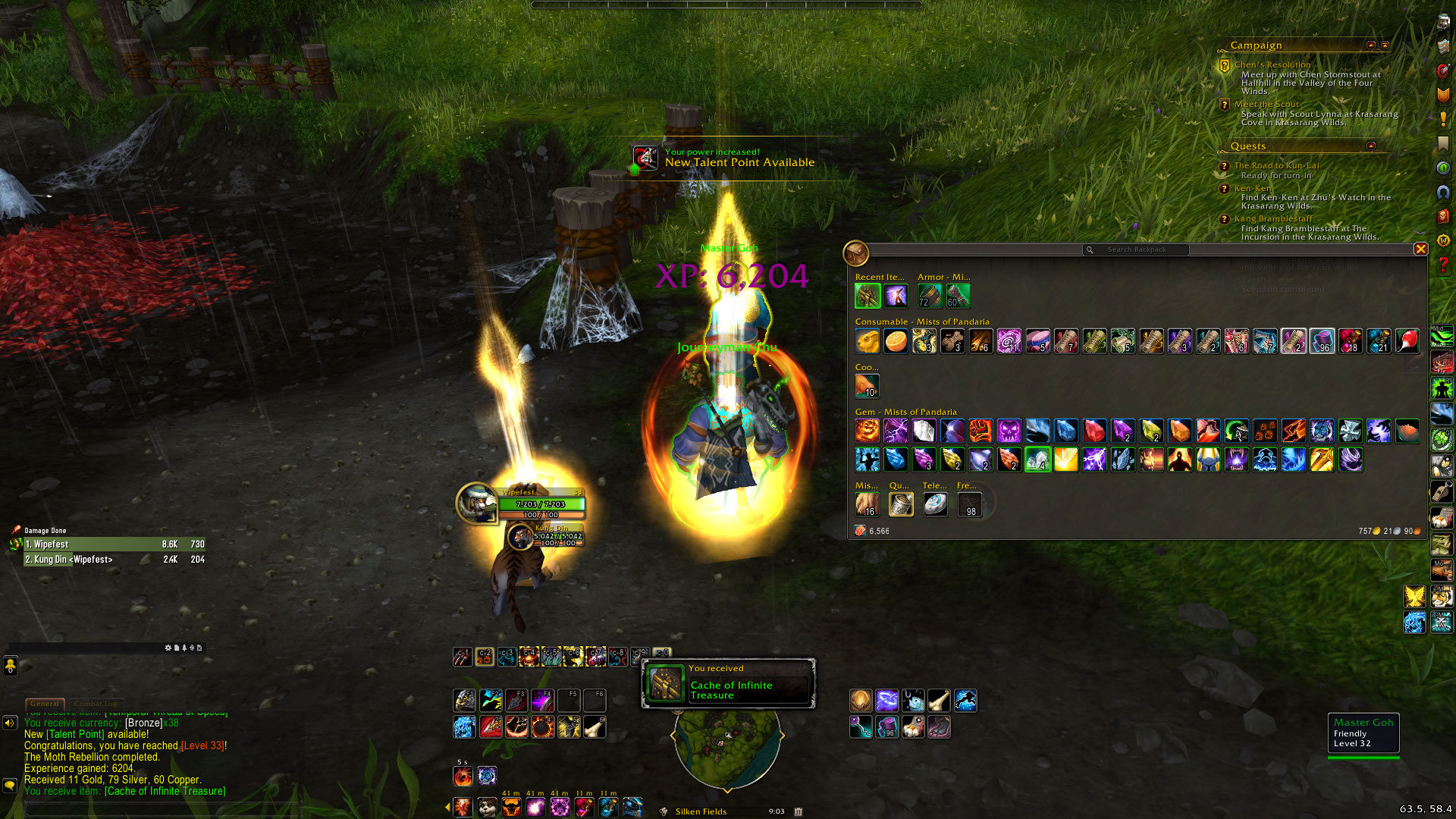Select the red radish consumable in backpack
The image size is (1456, 819).
coord(1407,341)
